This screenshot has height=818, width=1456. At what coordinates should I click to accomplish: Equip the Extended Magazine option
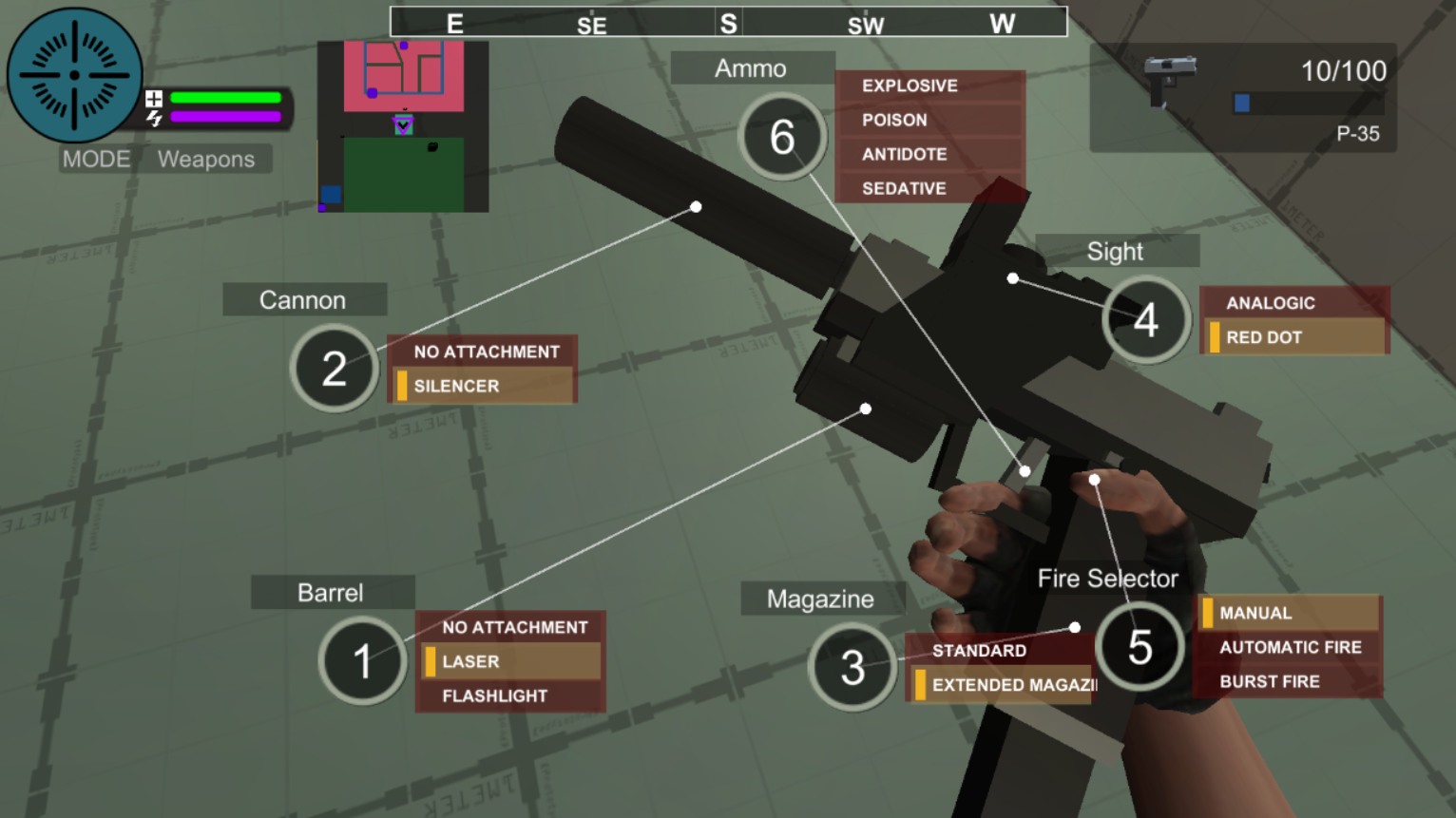pos(1003,685)
